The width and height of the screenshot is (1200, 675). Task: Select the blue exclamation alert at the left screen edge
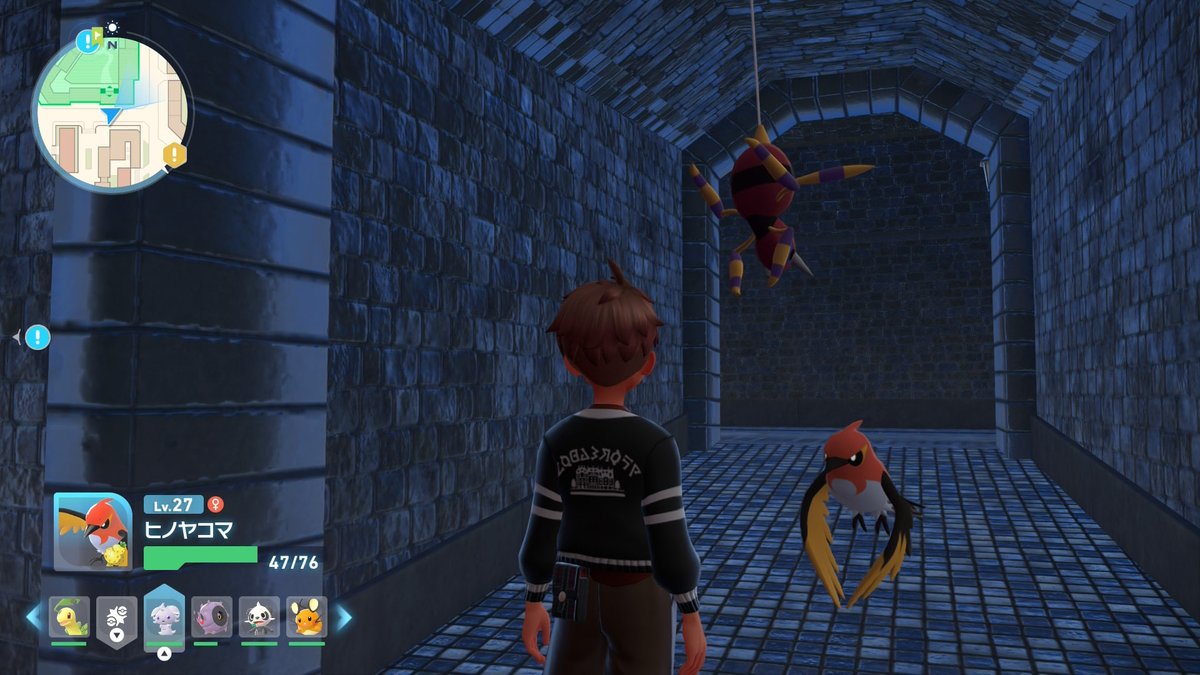38,338
